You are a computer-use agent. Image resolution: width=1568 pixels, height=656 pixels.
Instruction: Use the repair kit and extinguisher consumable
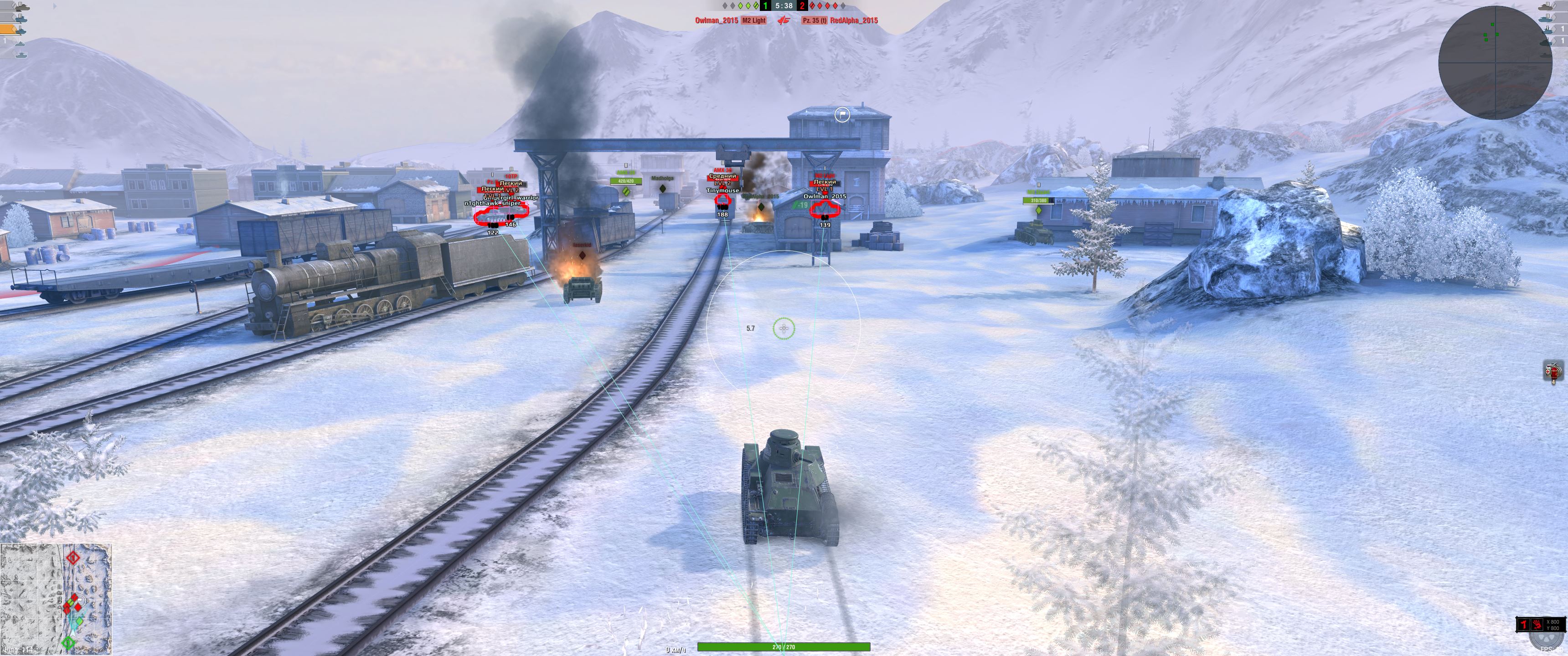pyautogui.click(x=1553, y=371)
